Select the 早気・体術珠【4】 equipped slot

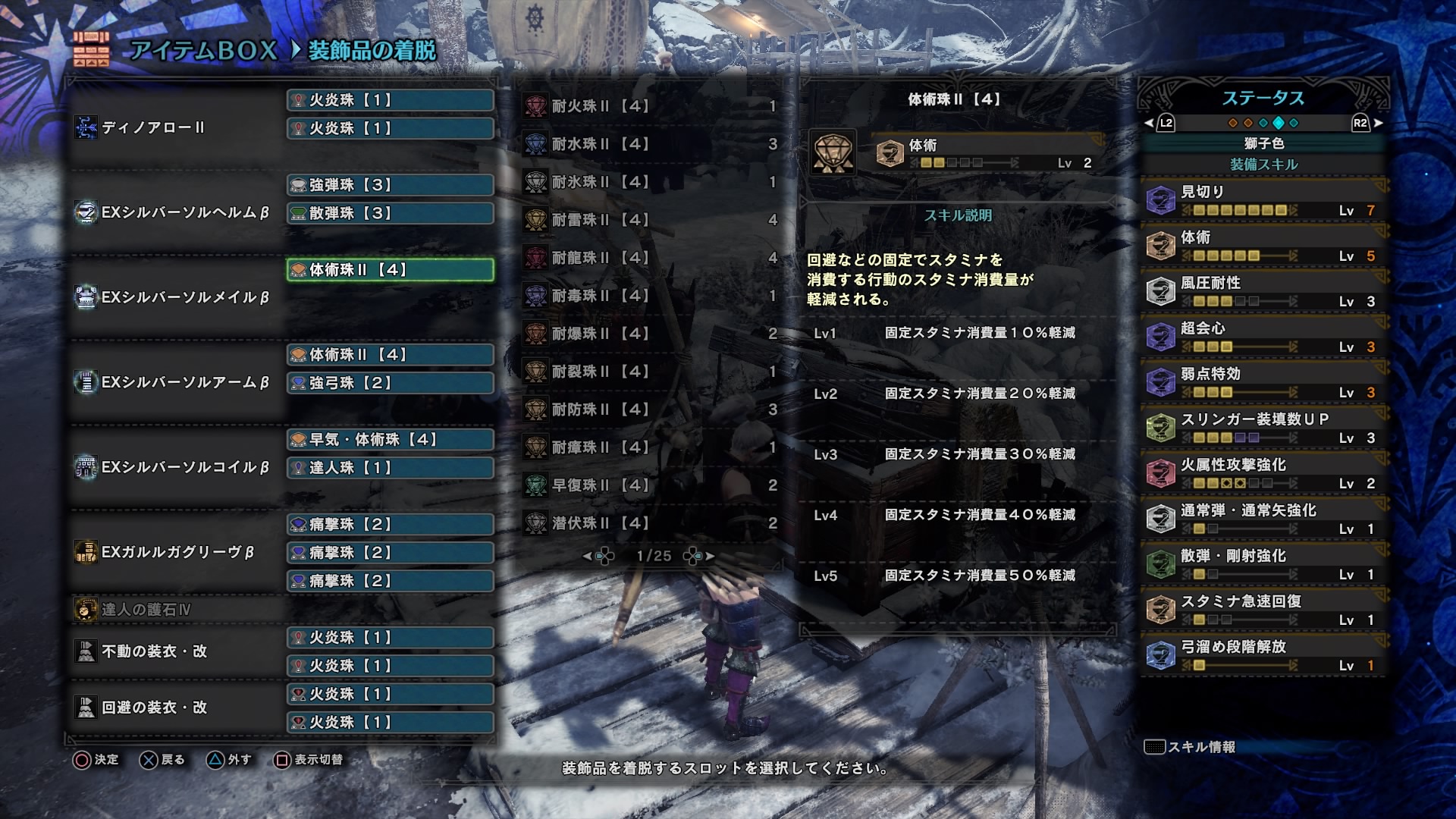[x=389, y=439]
